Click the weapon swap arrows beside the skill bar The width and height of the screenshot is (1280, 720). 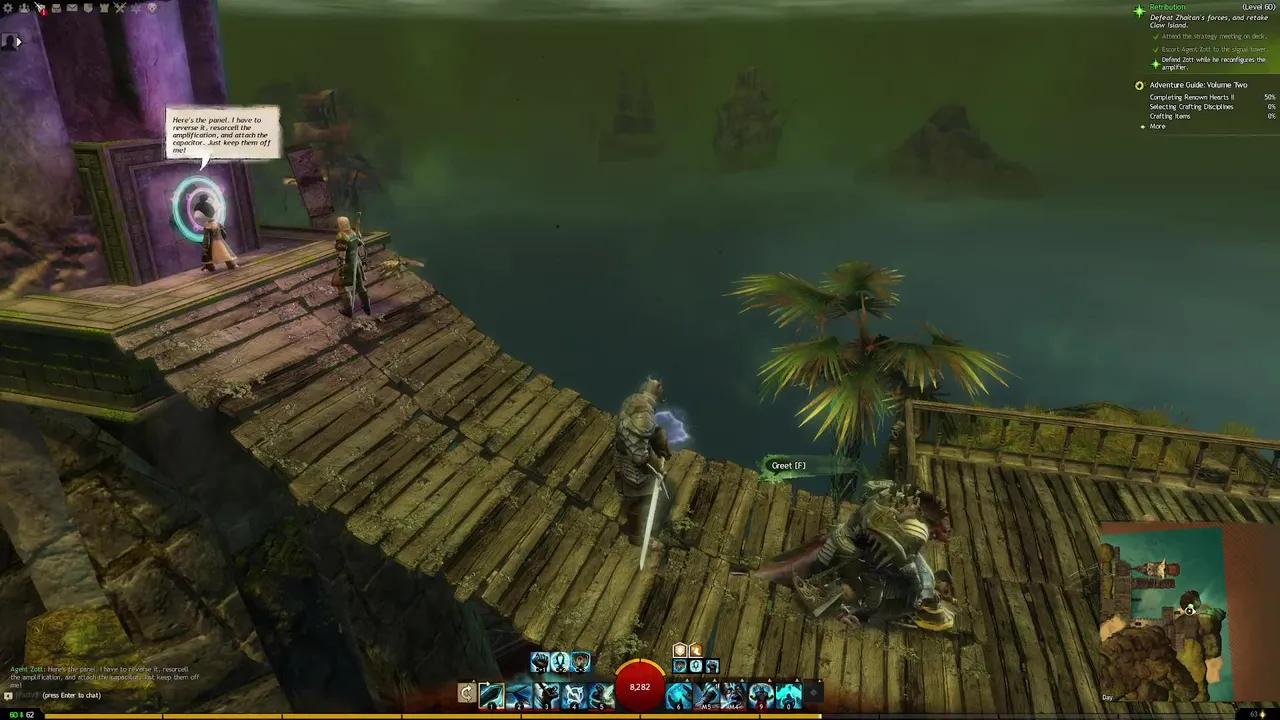click(x=466, y=693)
